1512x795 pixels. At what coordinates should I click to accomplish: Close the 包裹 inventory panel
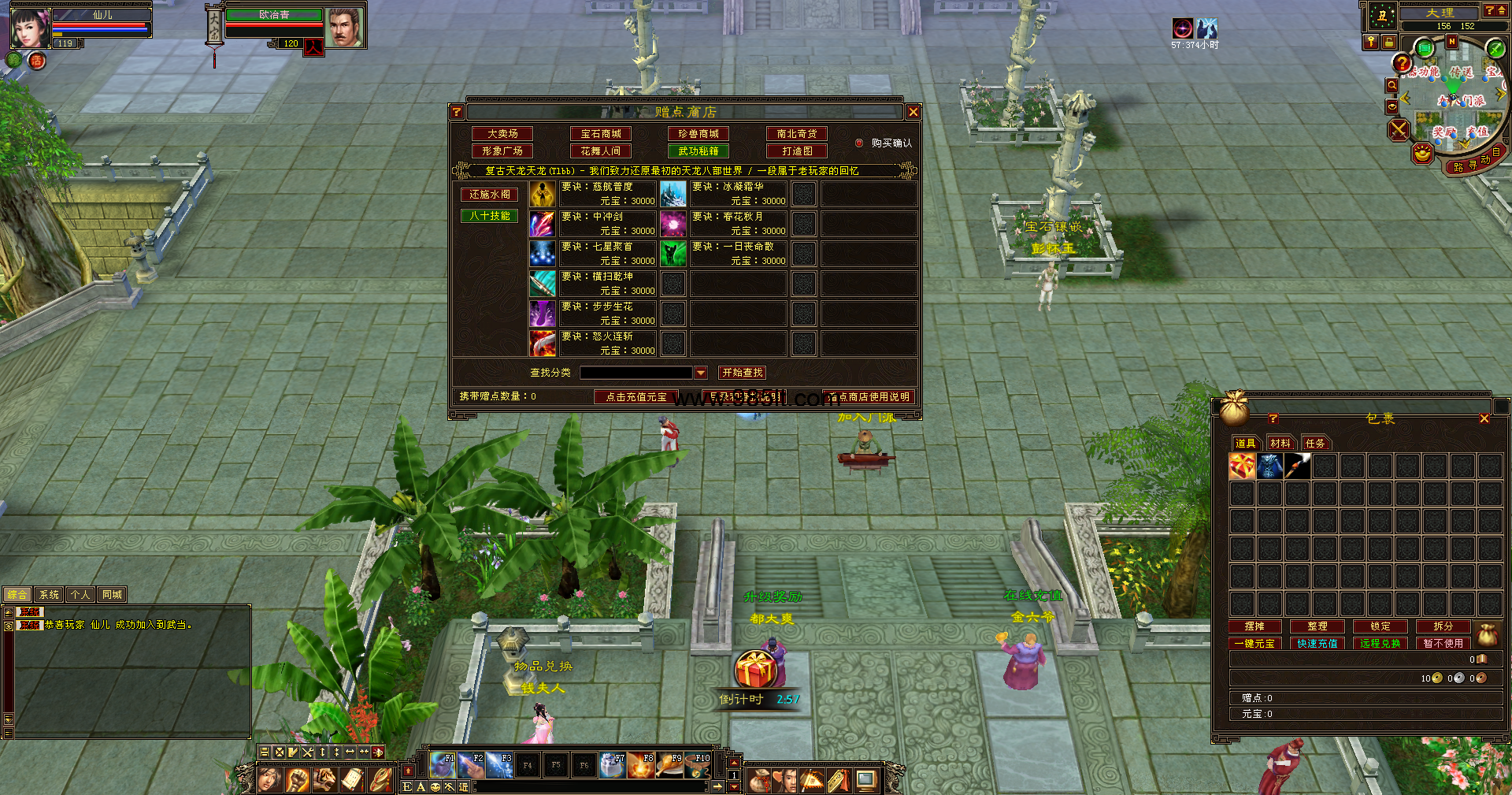tap(1484, 418)
